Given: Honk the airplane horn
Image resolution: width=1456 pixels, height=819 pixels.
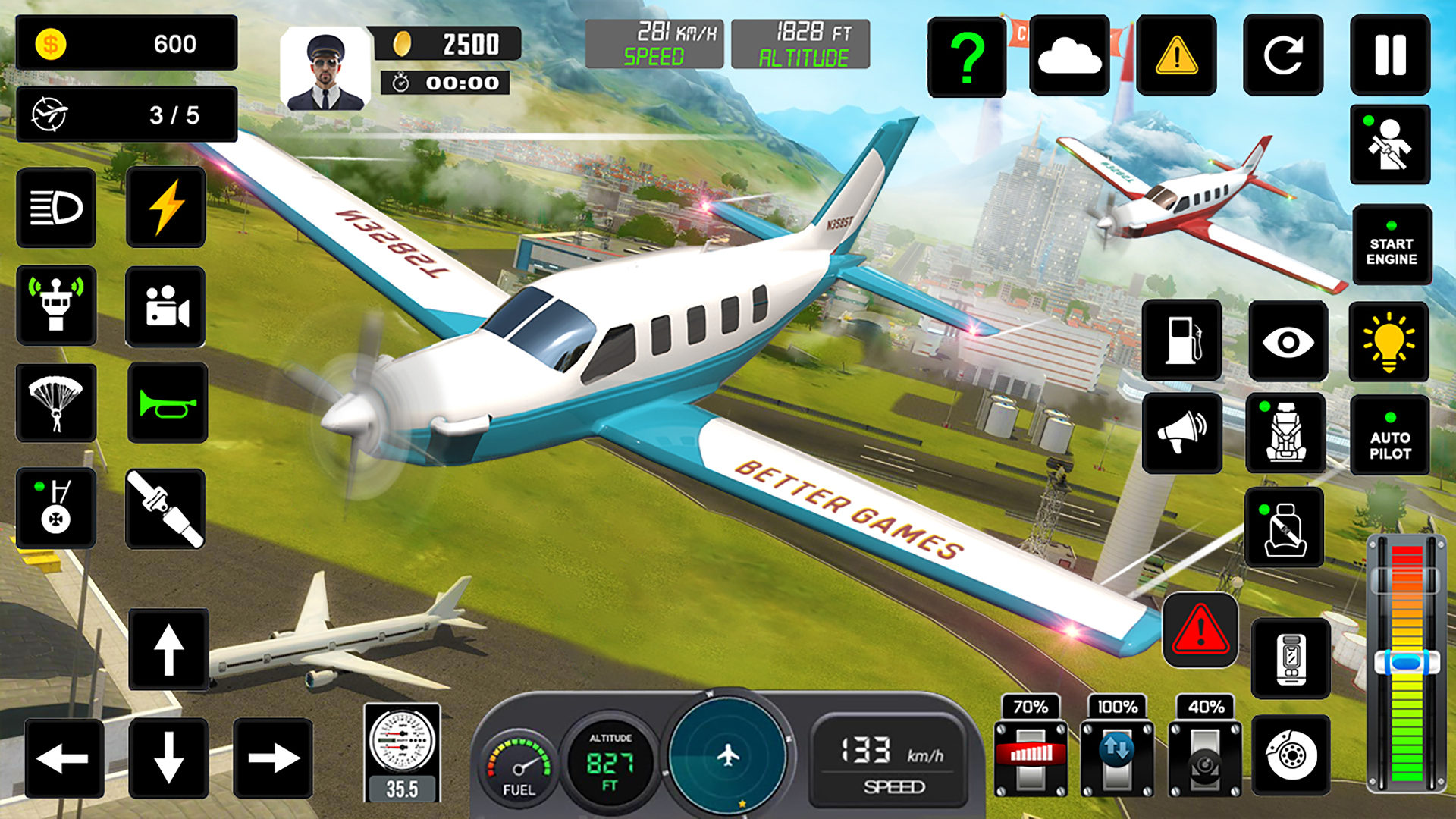Looking at the screenshot, I should pos(165,404).
